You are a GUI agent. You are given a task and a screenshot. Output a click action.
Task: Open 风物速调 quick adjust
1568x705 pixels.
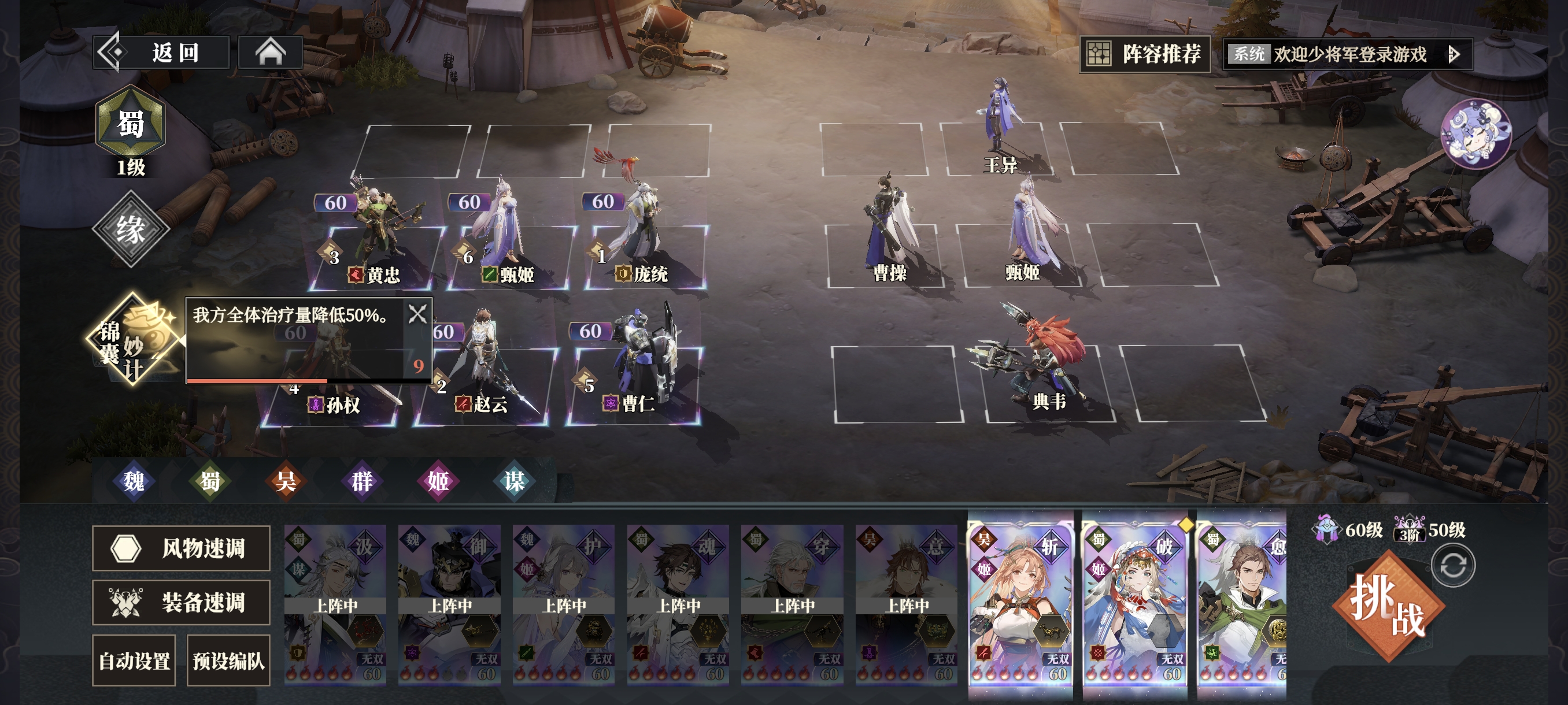(x=181, y=548)
